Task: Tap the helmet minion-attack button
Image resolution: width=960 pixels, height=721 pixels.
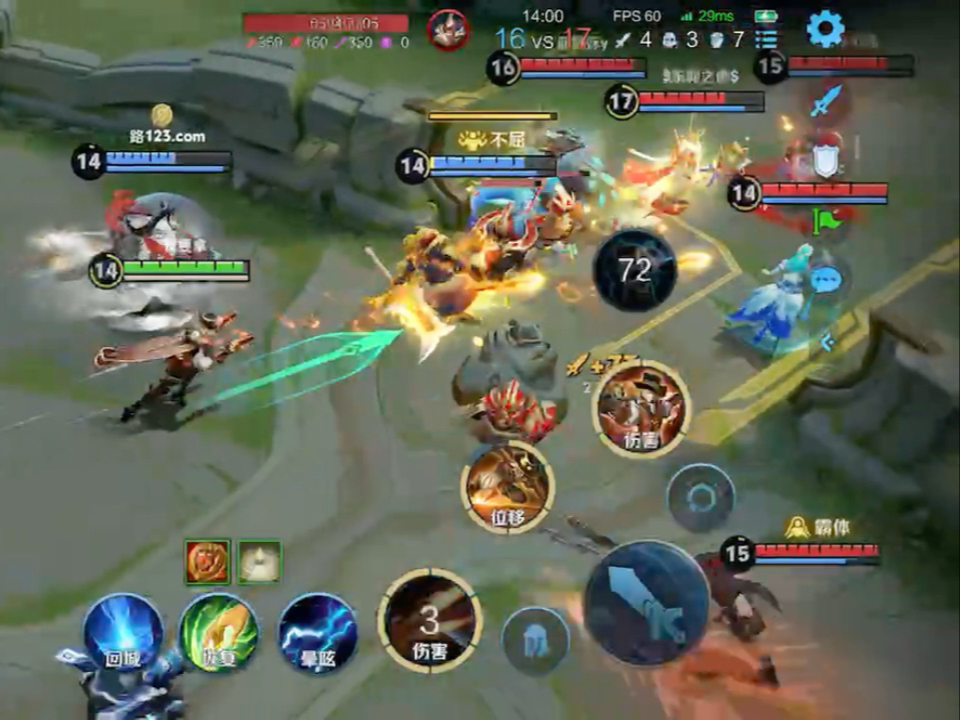Action: 536,641
